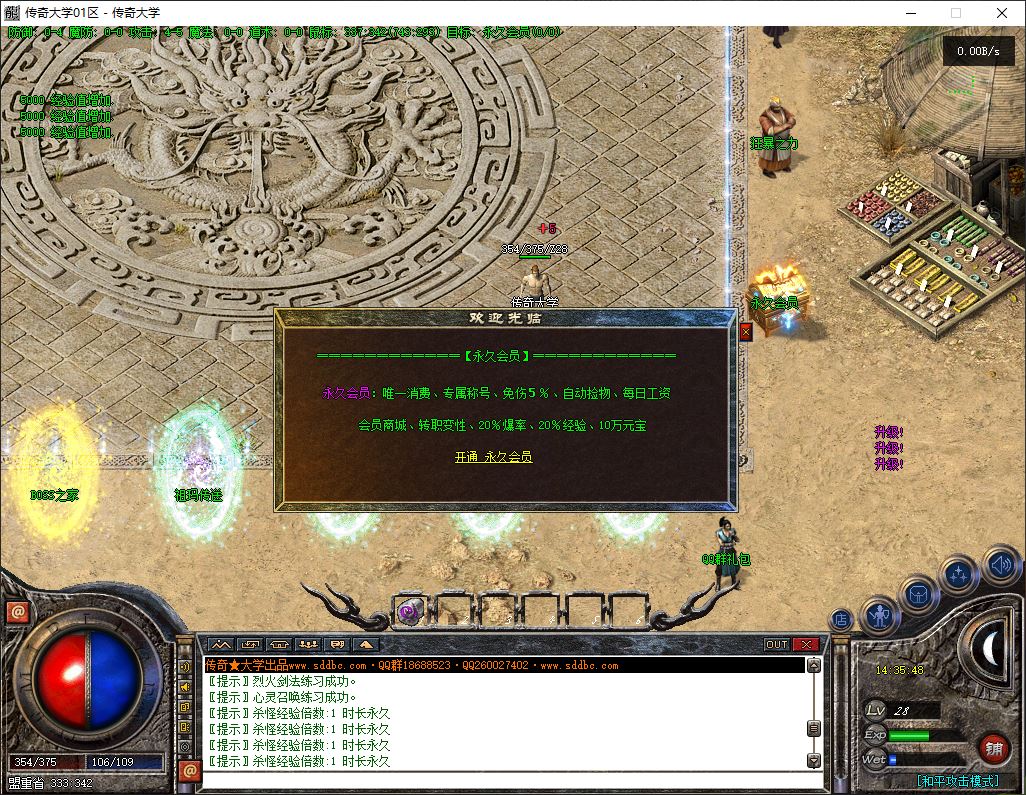Click the three-people group button above the chat

[x=308, y=645]
